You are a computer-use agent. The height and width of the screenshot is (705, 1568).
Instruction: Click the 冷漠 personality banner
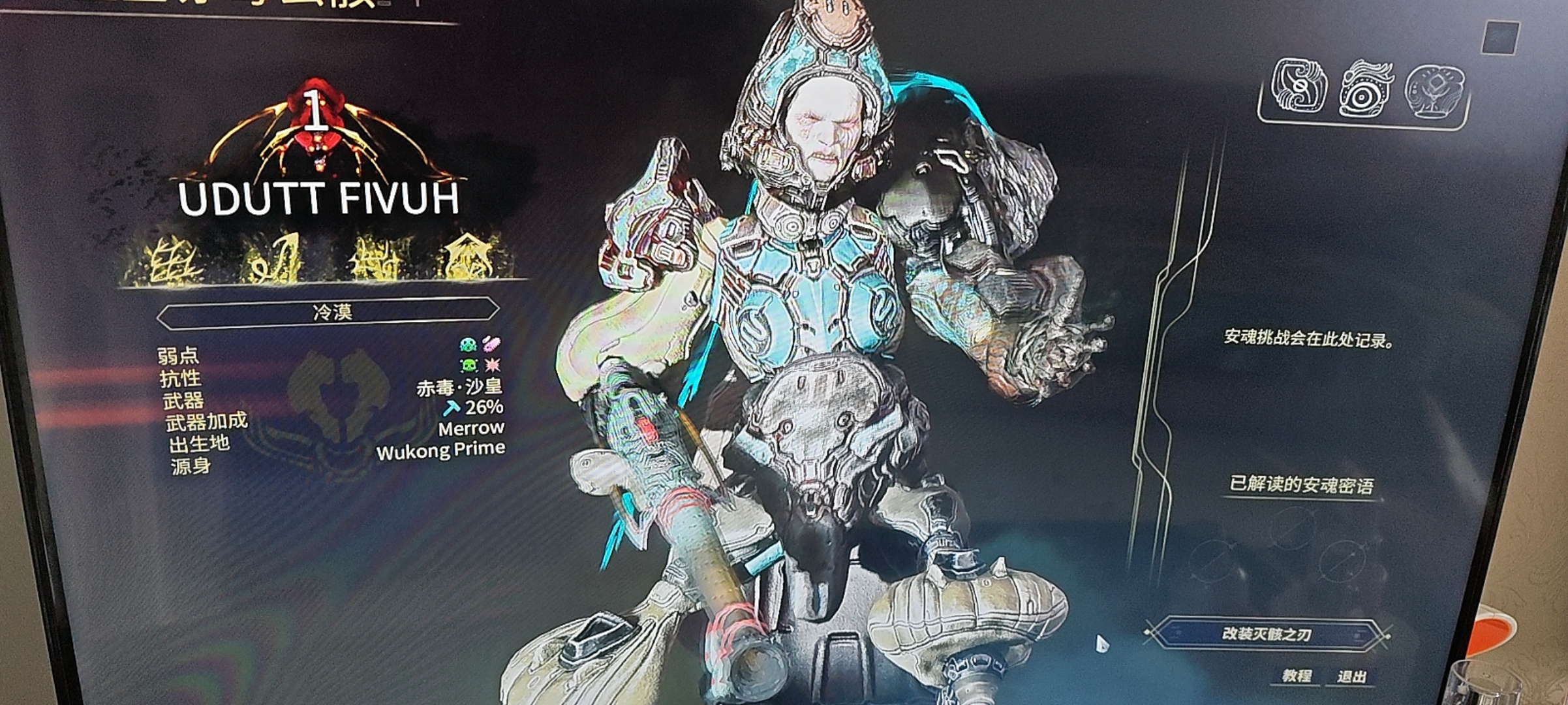(x=331, y=312)
